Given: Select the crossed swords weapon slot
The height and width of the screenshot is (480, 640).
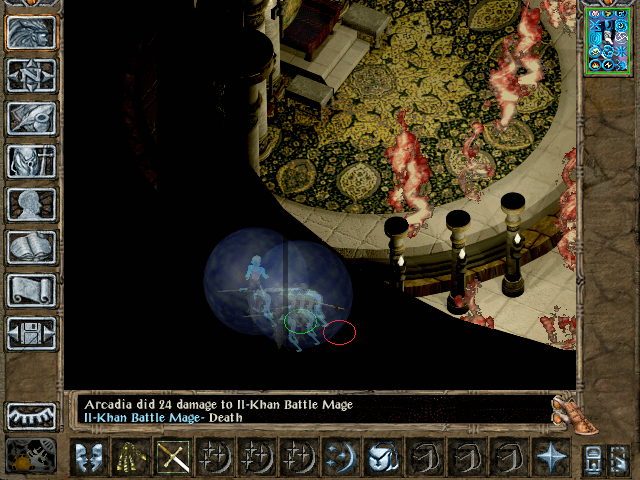Looking at the screenshot, I should (x=174, y=457).
